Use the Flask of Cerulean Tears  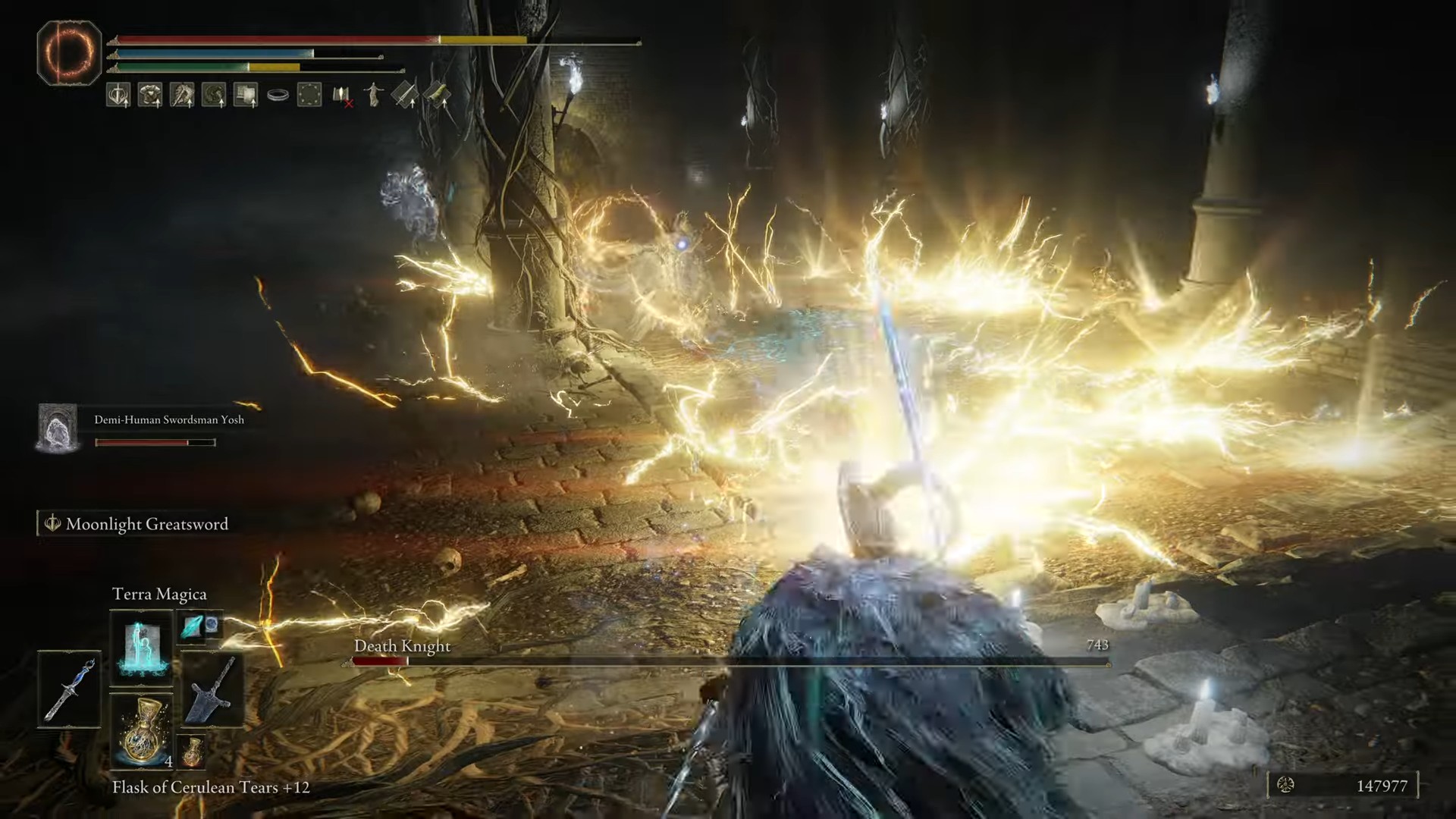pos(141,731)
